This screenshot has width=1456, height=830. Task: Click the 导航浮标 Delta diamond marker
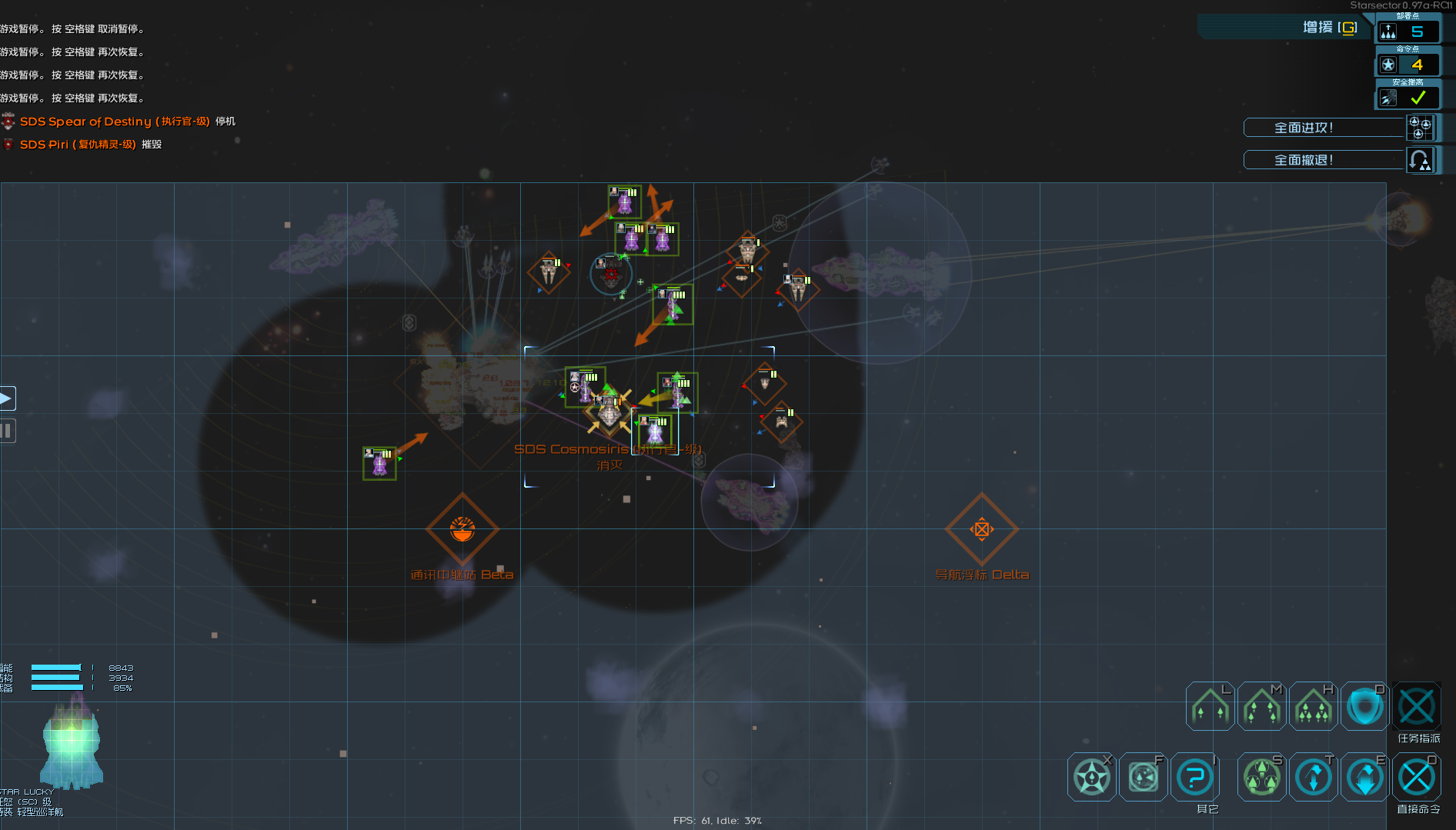tap(981, 529)
